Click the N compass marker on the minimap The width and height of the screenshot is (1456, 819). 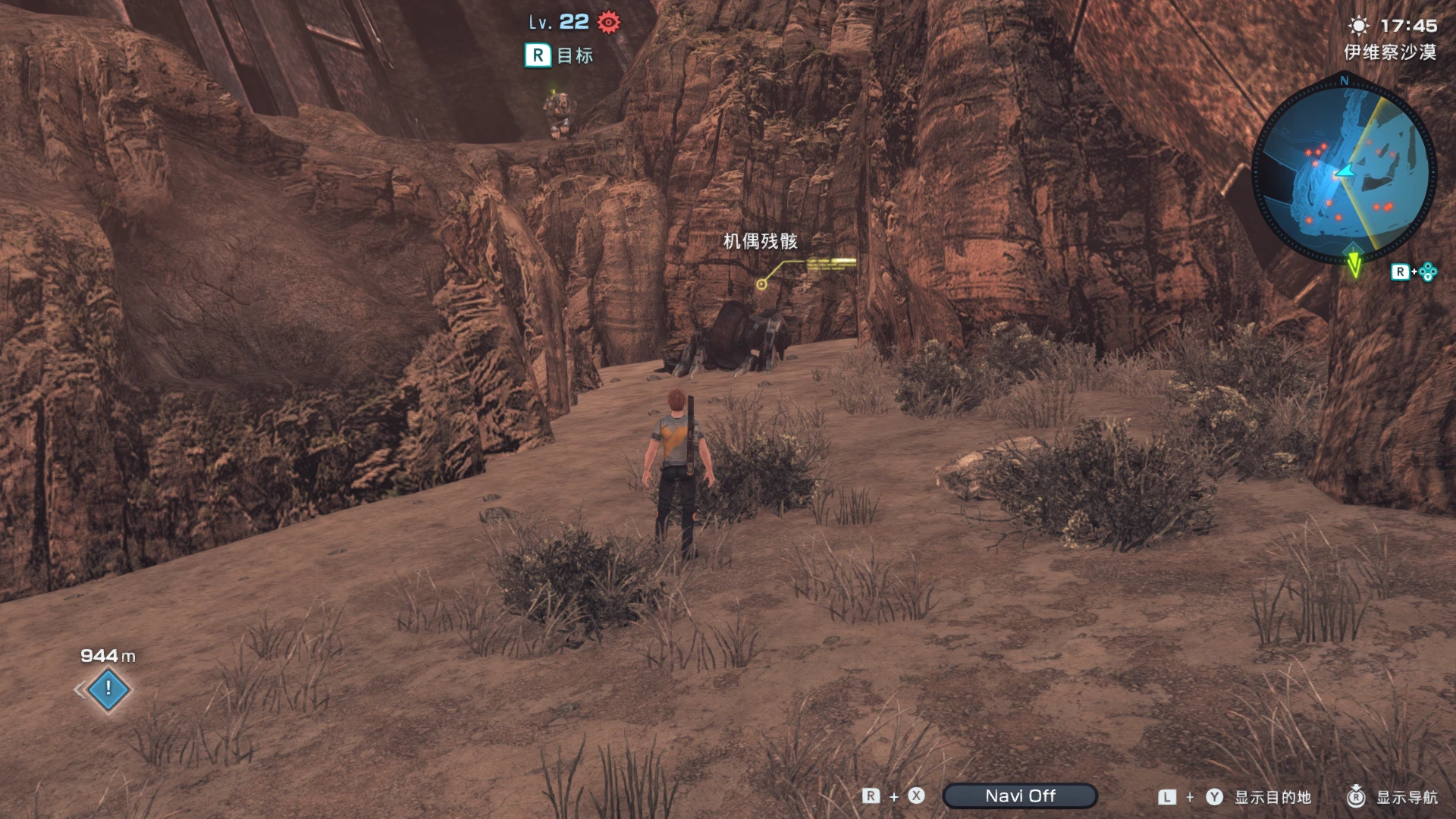(x=1343, y=80)
